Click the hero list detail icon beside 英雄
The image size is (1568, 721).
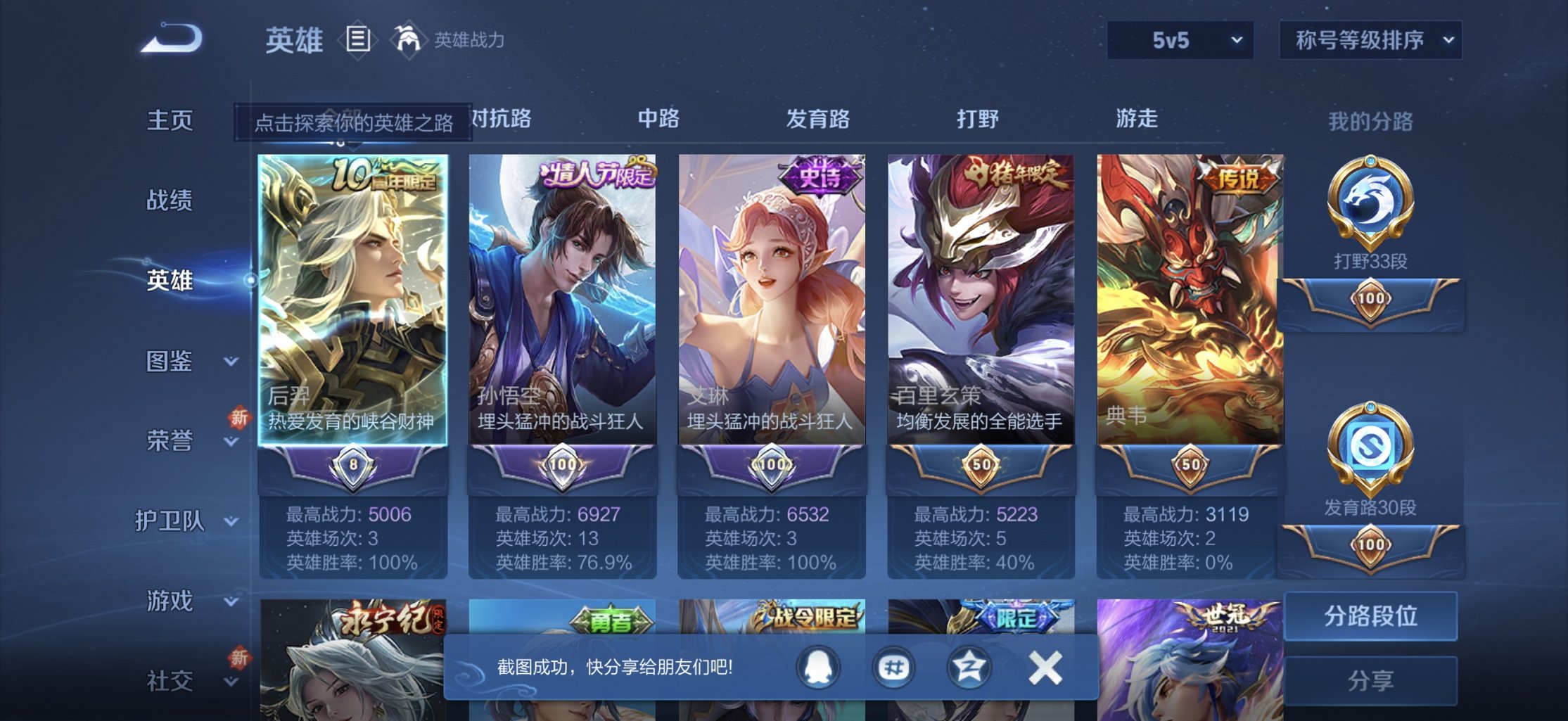tap(357, 39)
